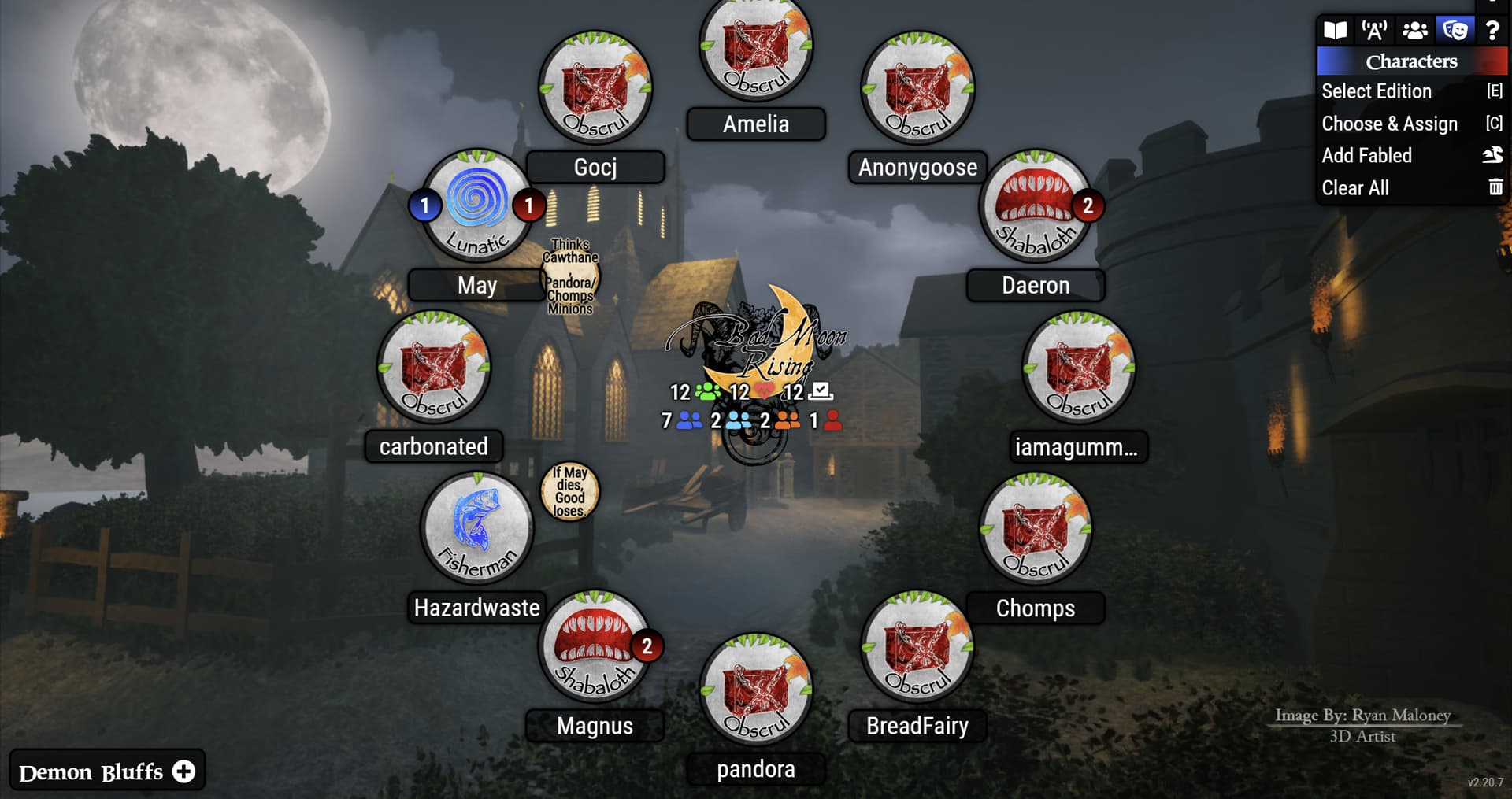Click pandora's character token
This screenshot has width=1512, height=799.
pyautogui.click(x=756, y=690)
